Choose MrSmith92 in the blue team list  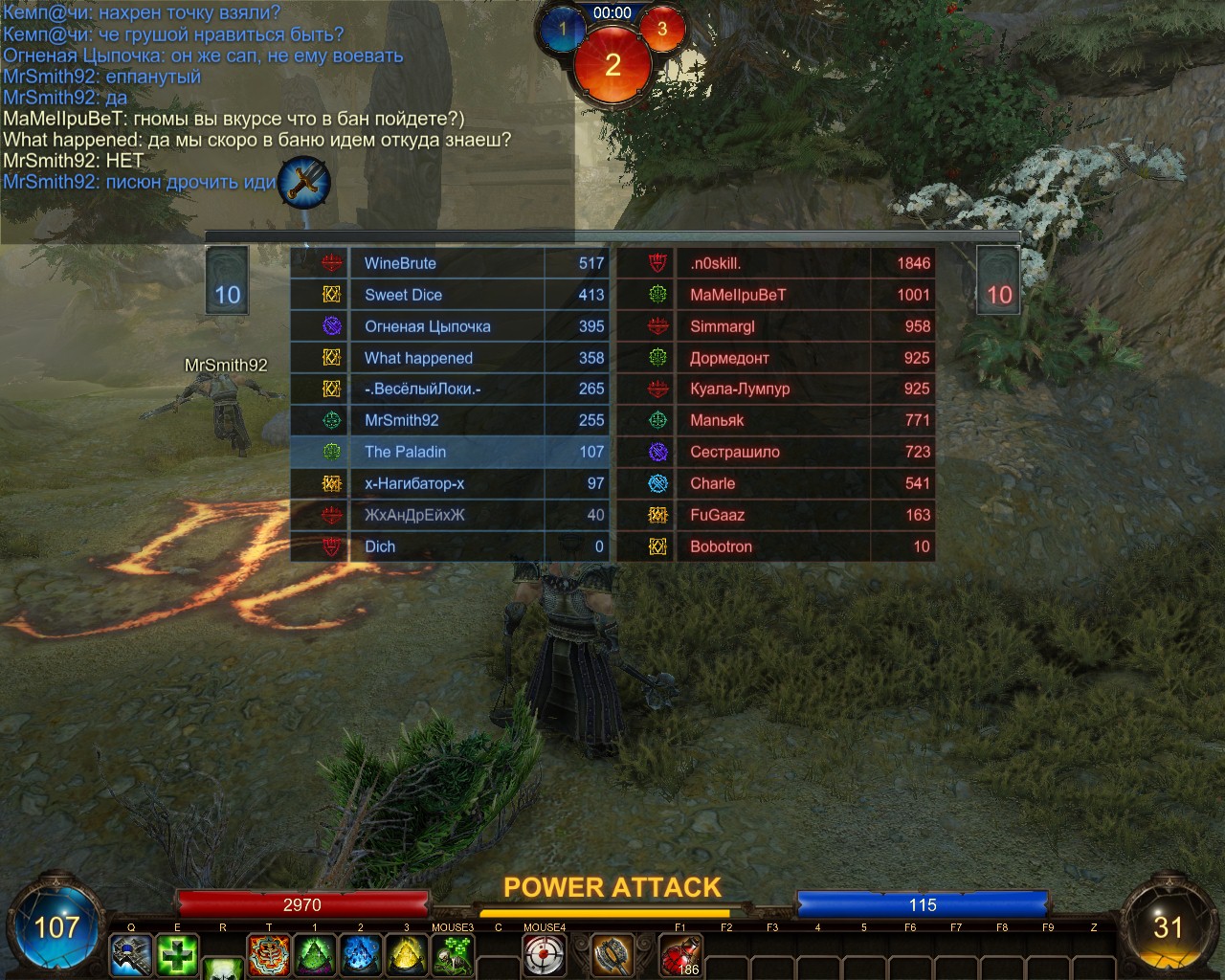coord(450,420)
